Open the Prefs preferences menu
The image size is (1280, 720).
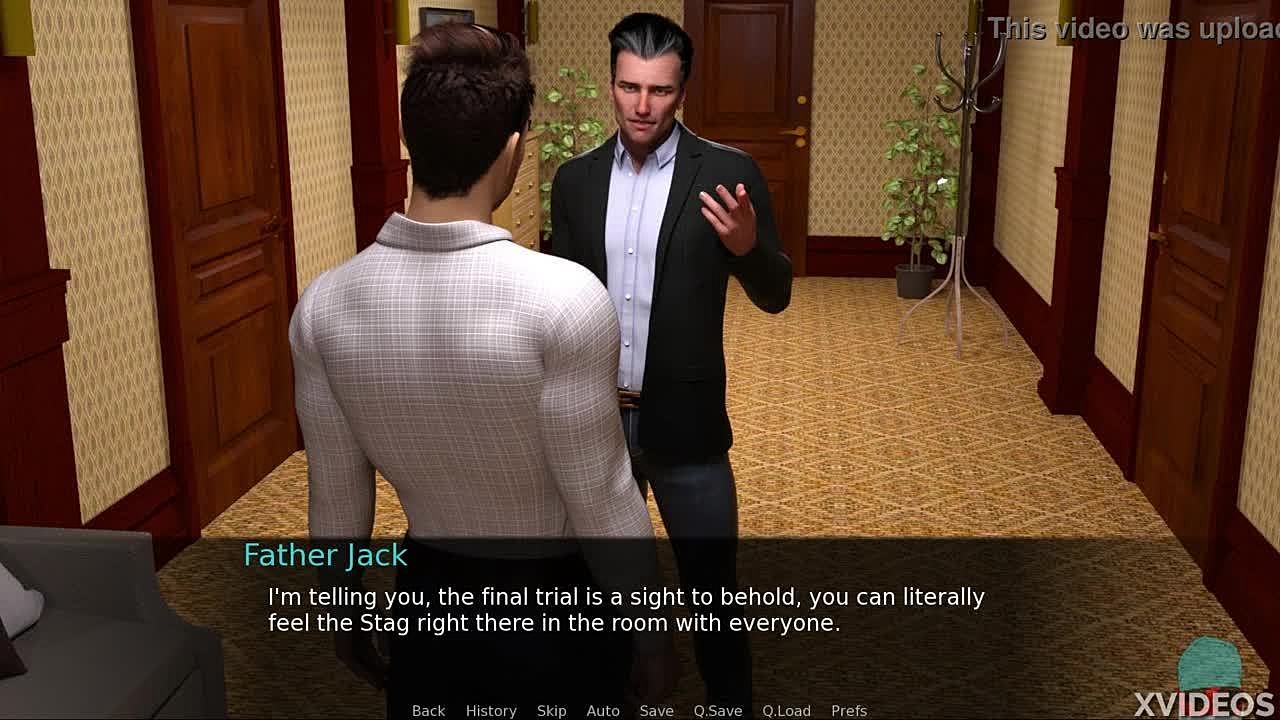[849, 710]
